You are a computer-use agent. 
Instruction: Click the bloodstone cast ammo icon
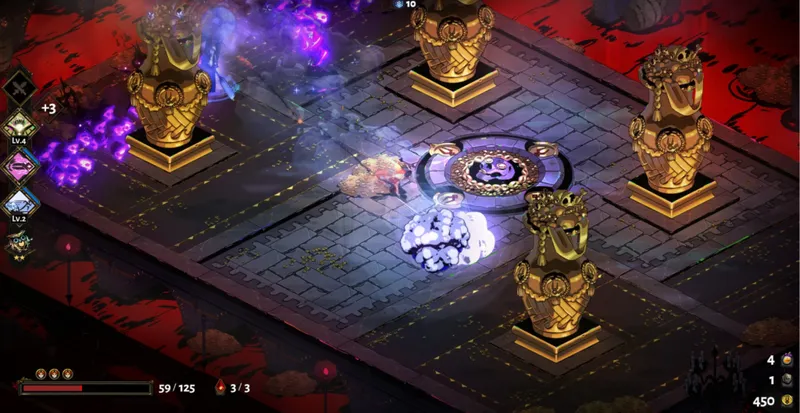click(221, 388)
